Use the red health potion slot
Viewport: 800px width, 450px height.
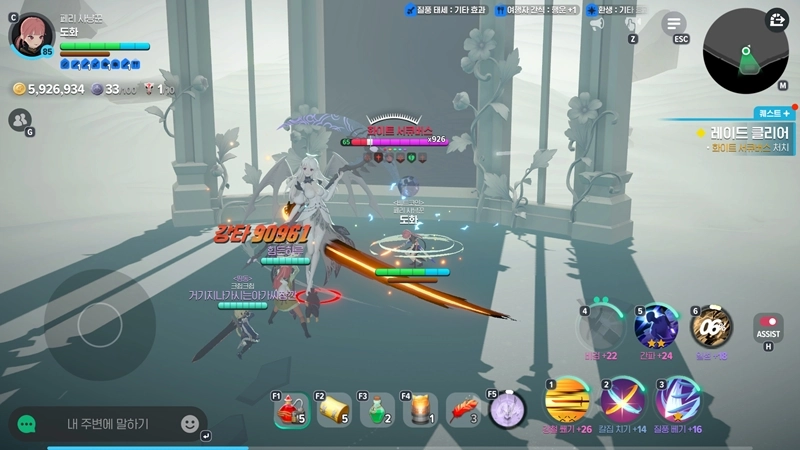(292, 410)
